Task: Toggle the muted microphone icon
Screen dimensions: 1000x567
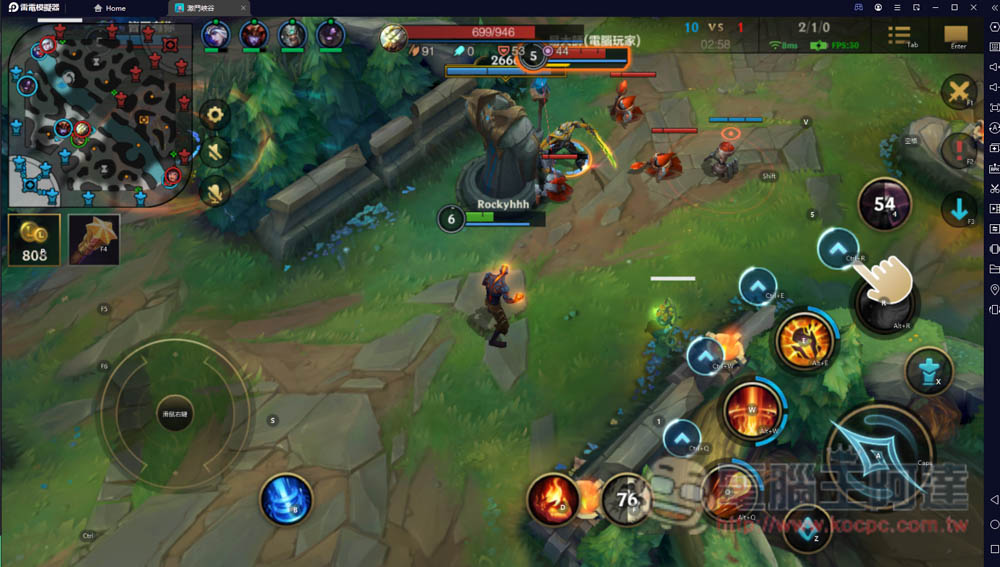Action: [214, 190]
